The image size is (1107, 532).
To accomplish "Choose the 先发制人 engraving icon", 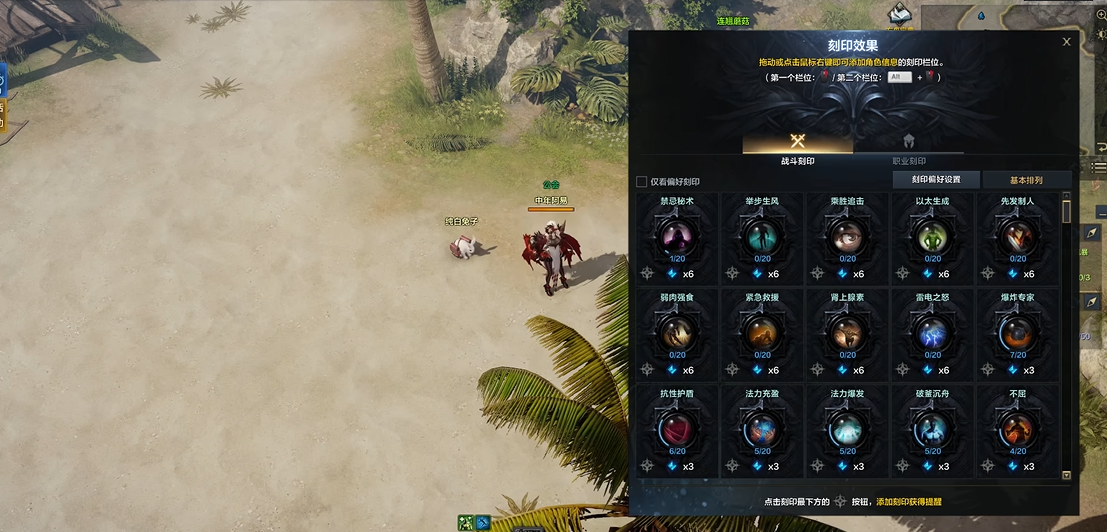I will point(1018,236).
